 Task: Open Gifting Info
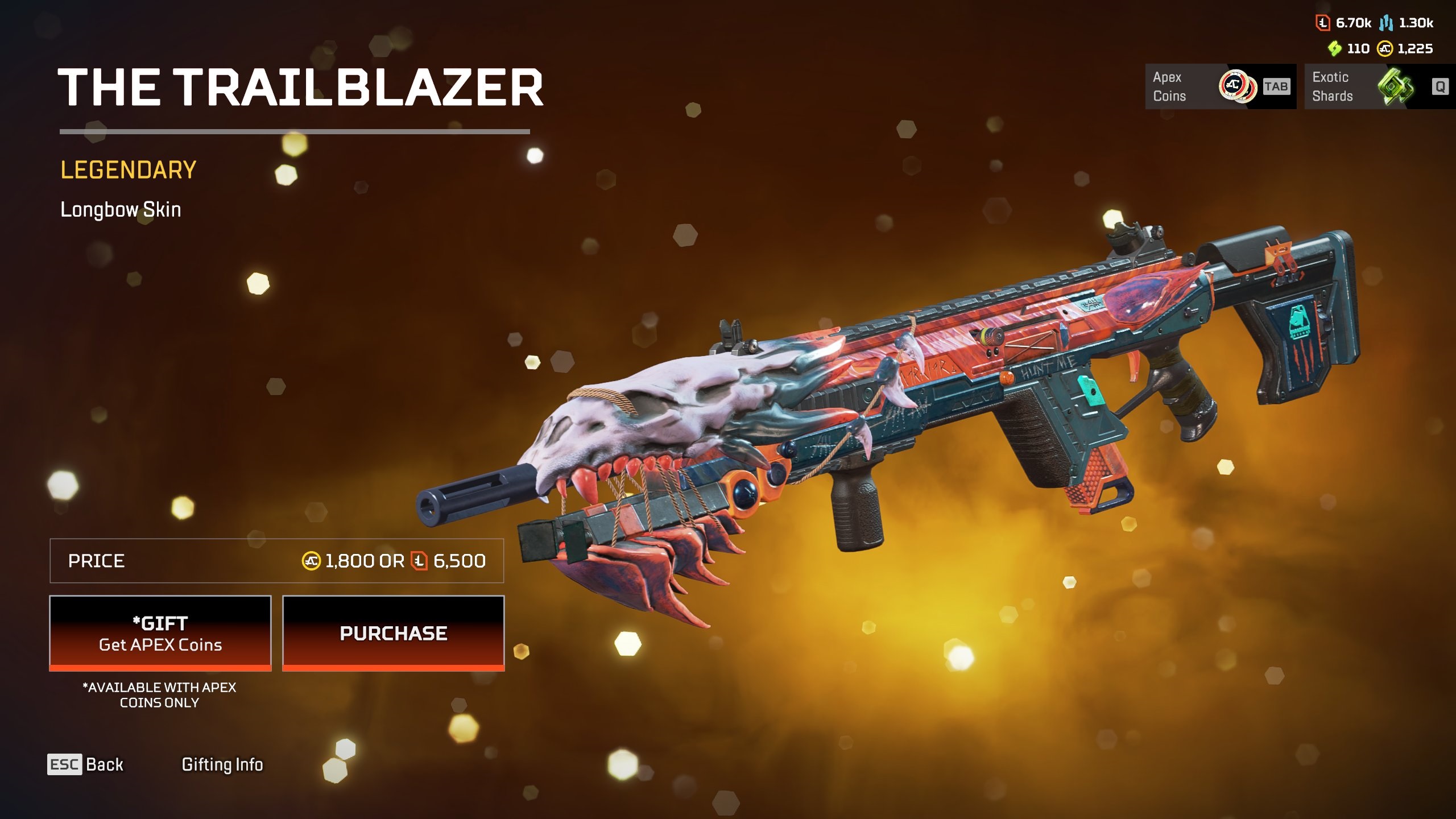[x=222, y=764]
